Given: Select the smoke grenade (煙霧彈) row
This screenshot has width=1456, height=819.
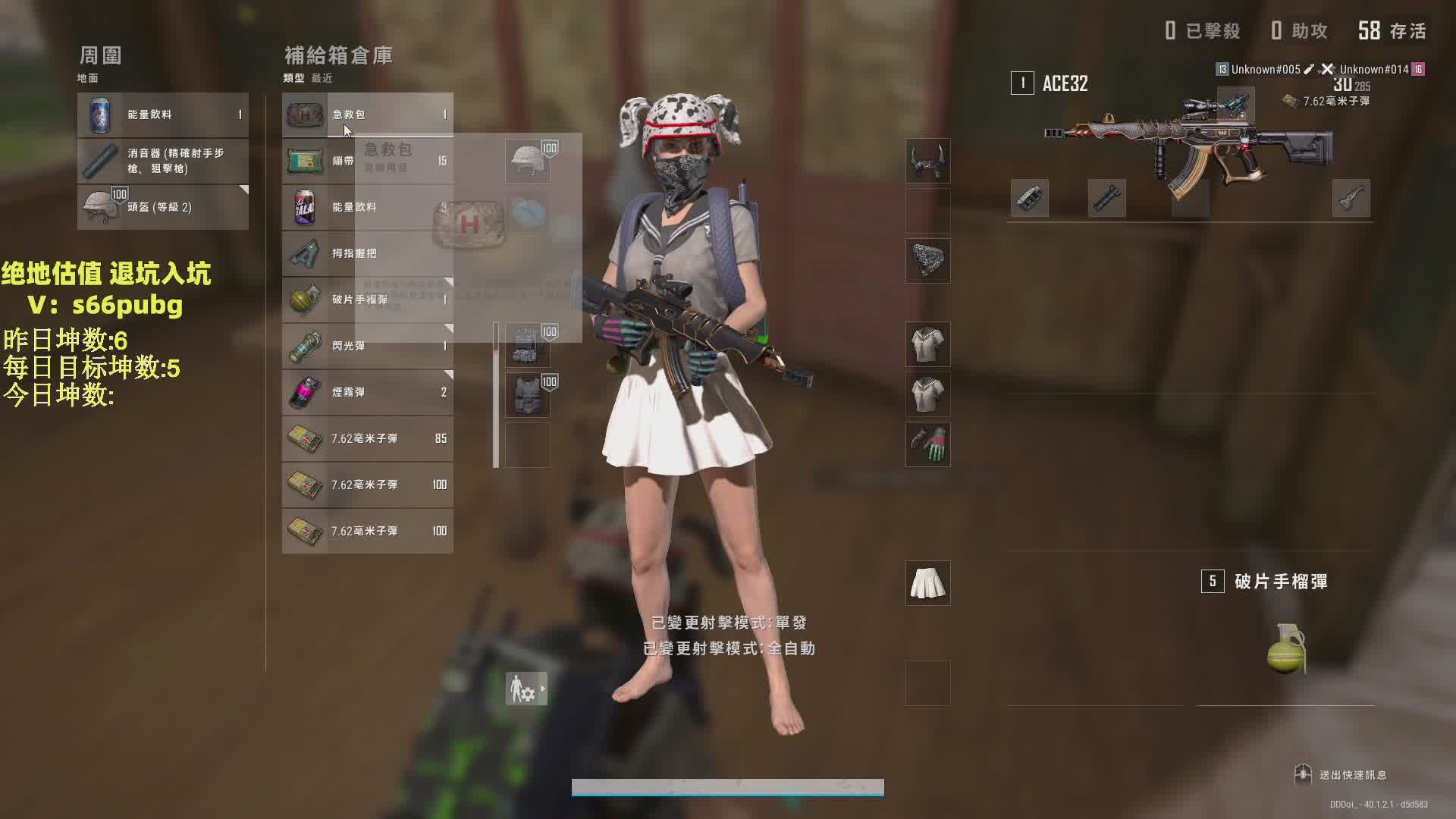Looking at the screenshot, I should (367, 392).
